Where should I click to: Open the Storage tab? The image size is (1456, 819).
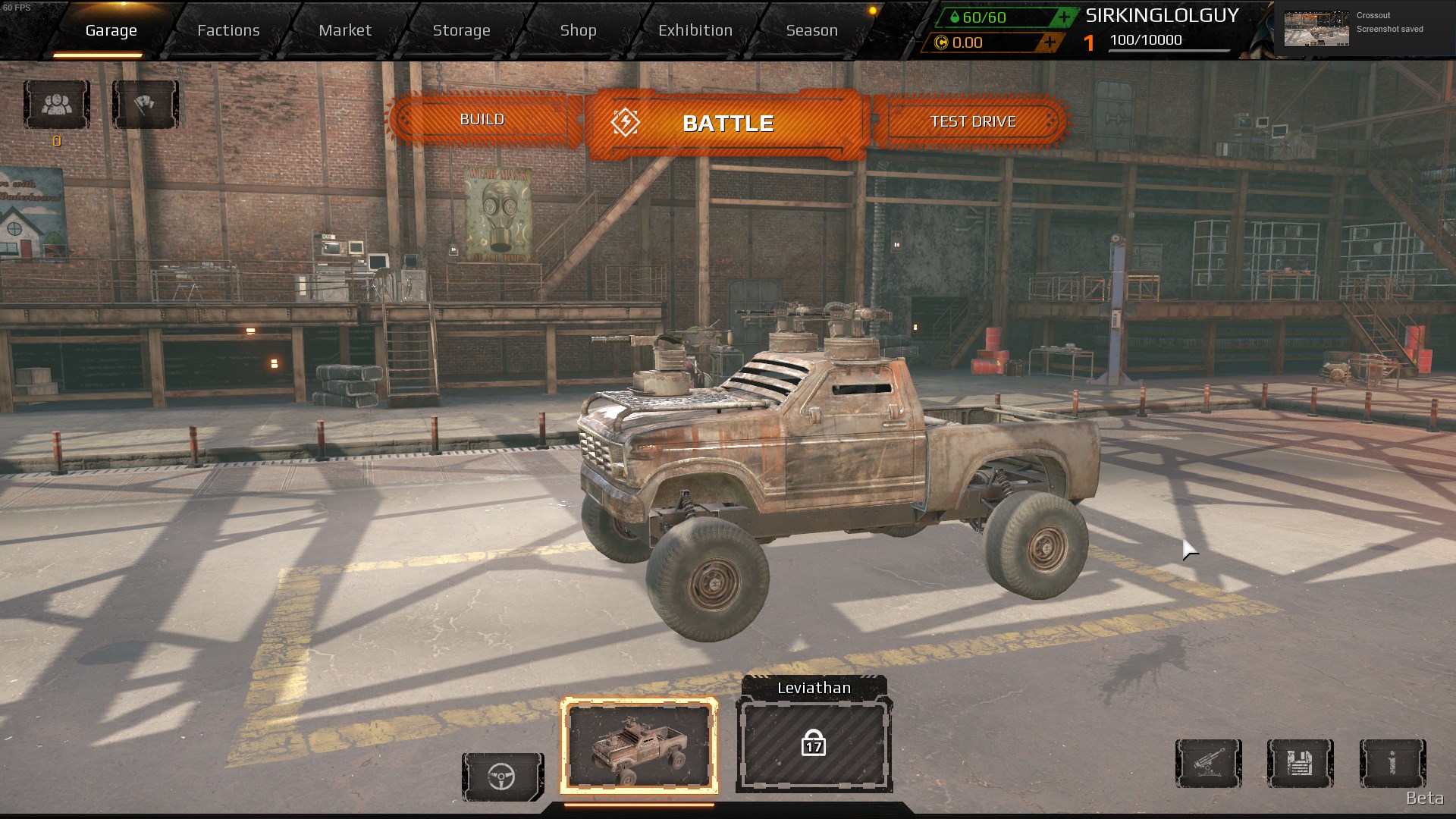461,30
